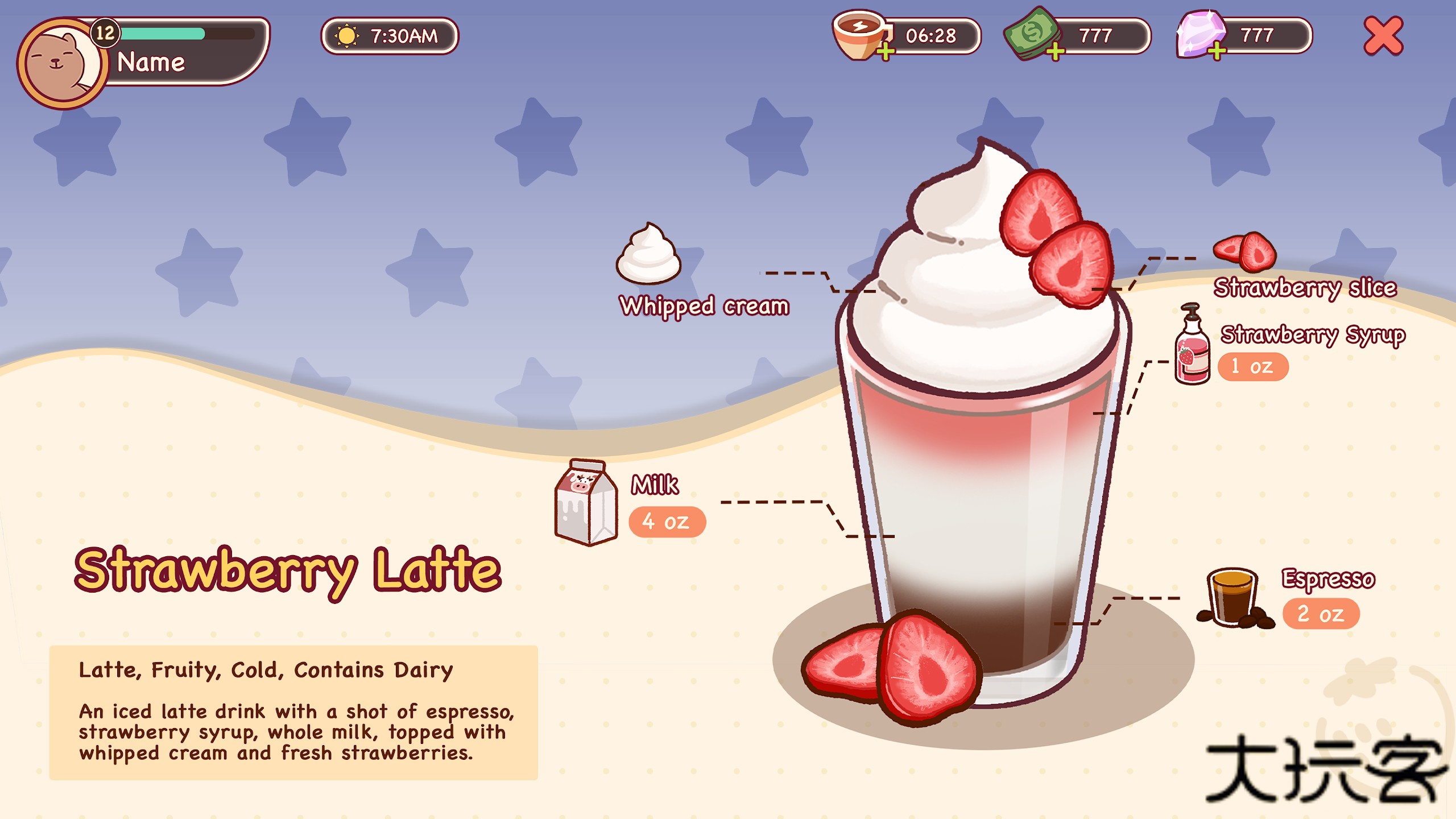Choose the Espresso shot ingredient
This screenshot has height=819, width=1456.
1233,598
